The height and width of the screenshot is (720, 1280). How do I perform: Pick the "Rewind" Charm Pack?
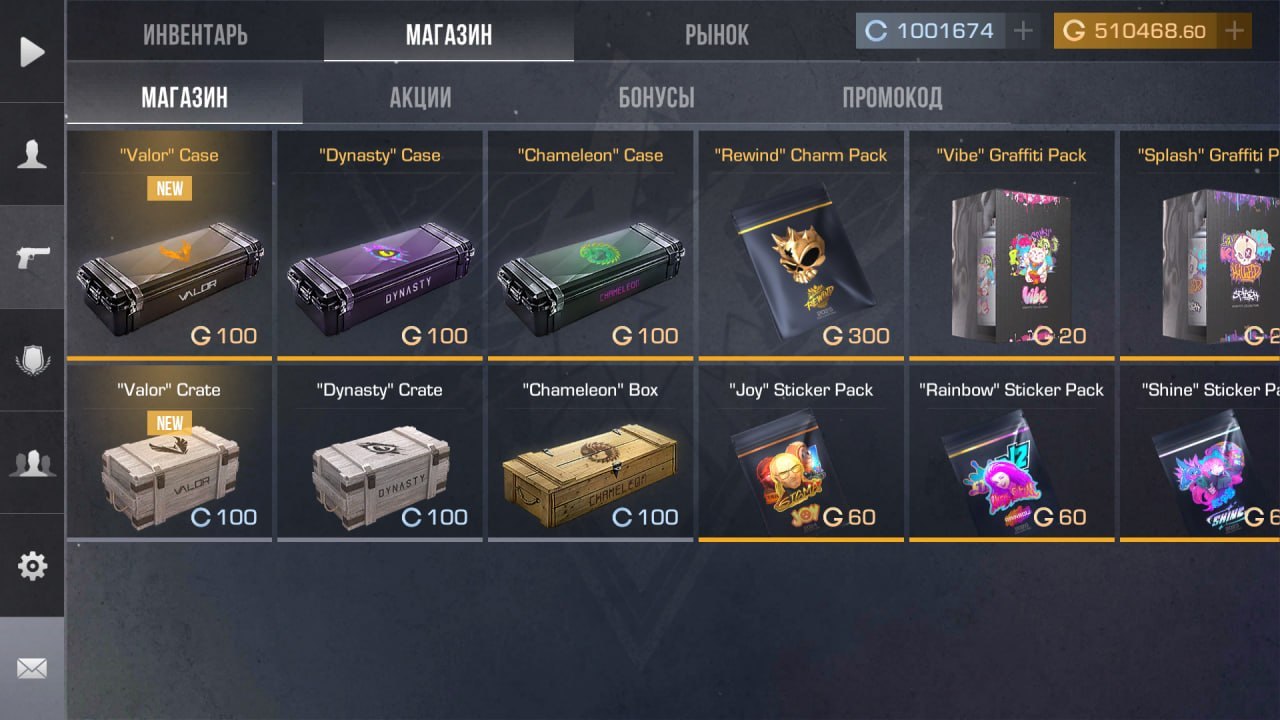click(801, 245)
